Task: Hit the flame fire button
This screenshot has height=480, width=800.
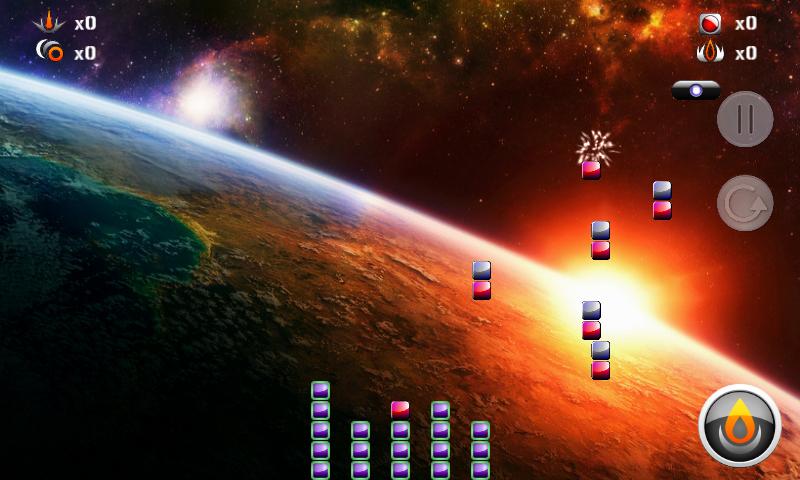Action: (740, 425)
